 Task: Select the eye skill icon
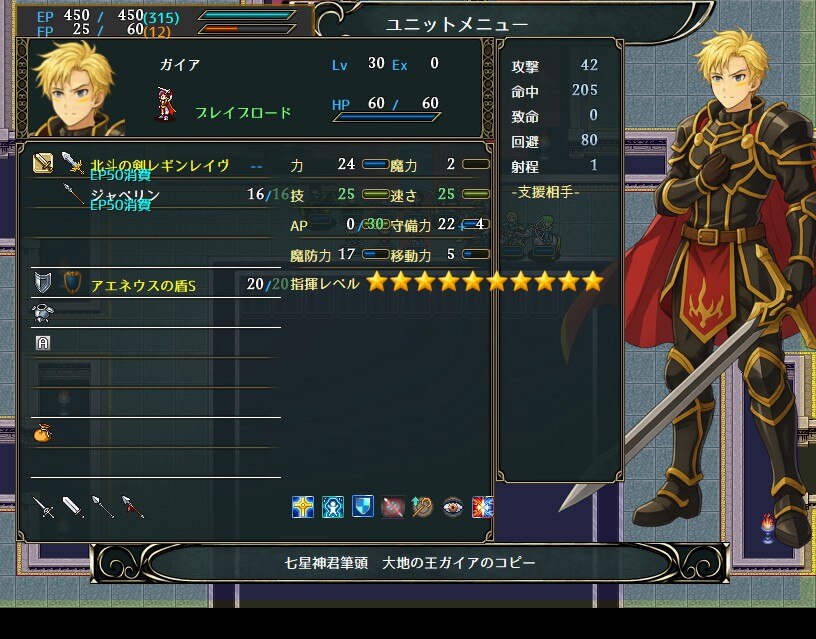point(453,507)
